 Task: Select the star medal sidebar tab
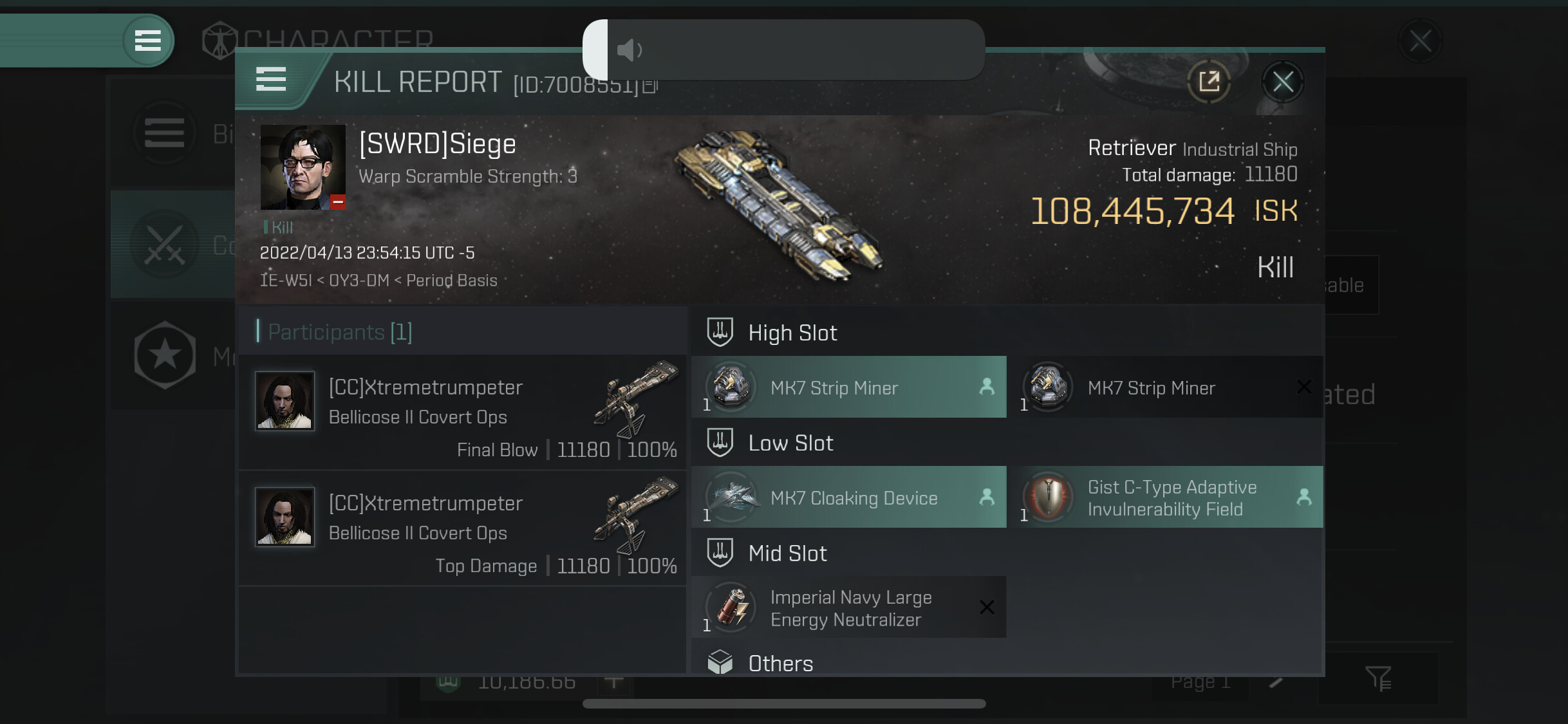[165, 355]
